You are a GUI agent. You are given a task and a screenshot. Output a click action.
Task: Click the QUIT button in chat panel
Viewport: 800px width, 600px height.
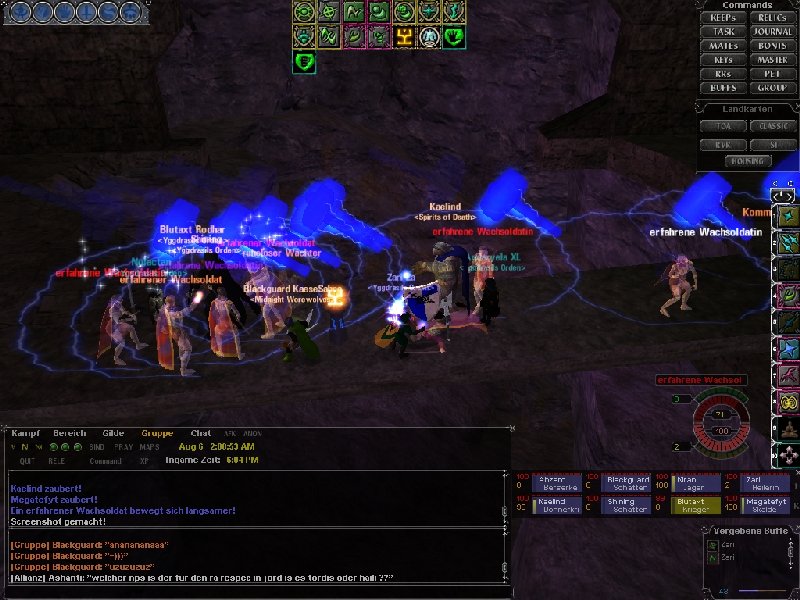[27, 461]
